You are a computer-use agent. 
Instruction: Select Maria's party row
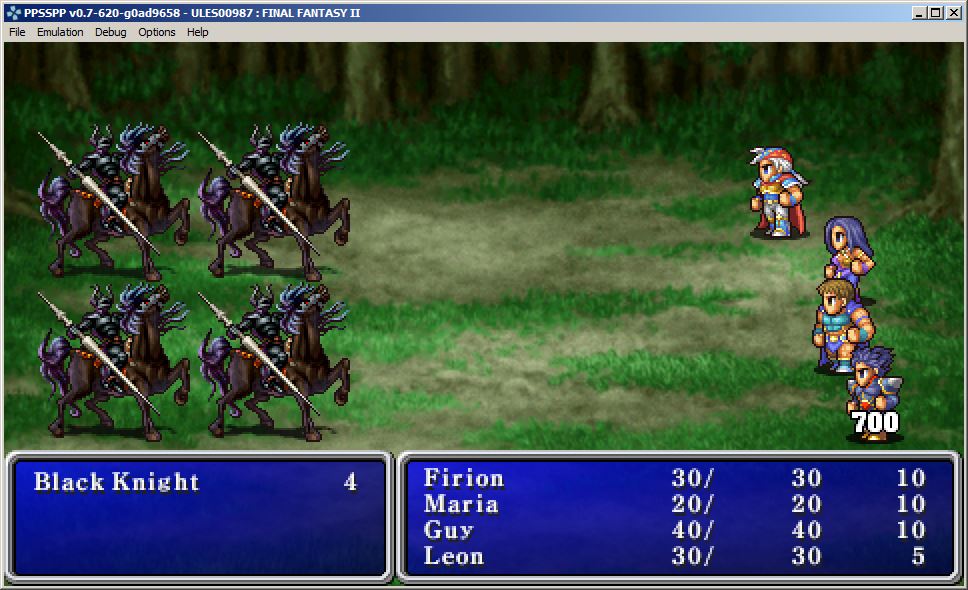[461, 504]
